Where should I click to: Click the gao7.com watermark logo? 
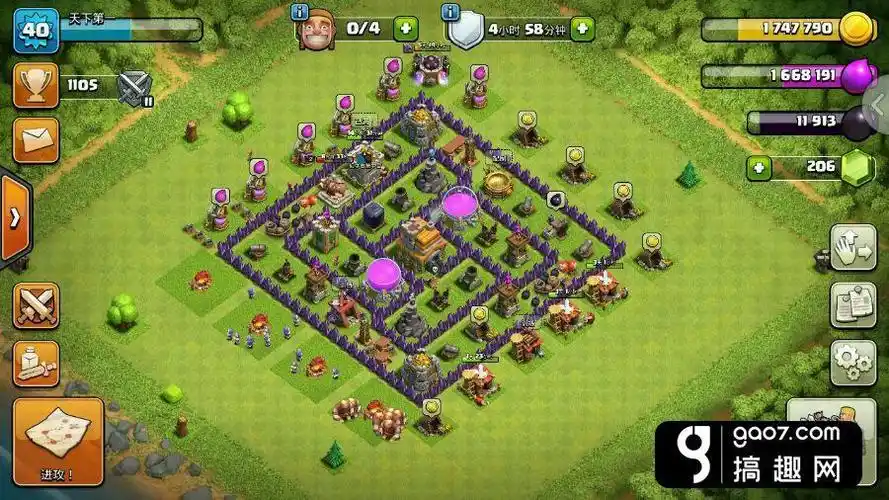point(758,453)
